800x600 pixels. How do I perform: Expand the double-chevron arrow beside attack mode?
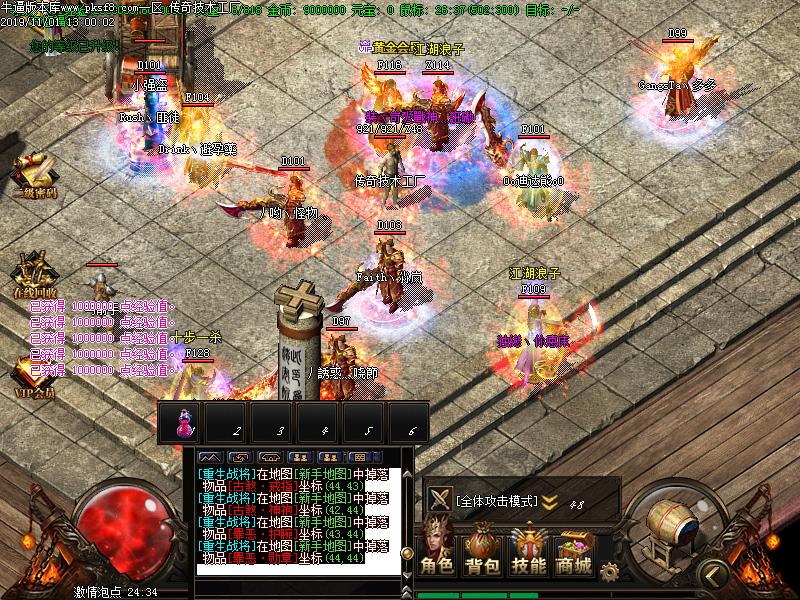[550, 501]
